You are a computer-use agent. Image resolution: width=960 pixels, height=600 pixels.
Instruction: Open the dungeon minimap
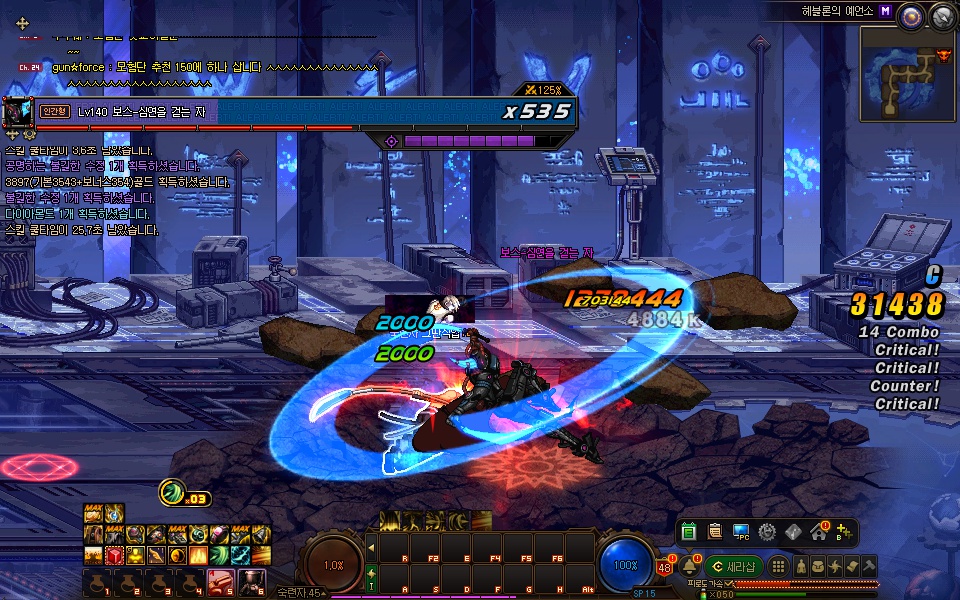(906, 69)
